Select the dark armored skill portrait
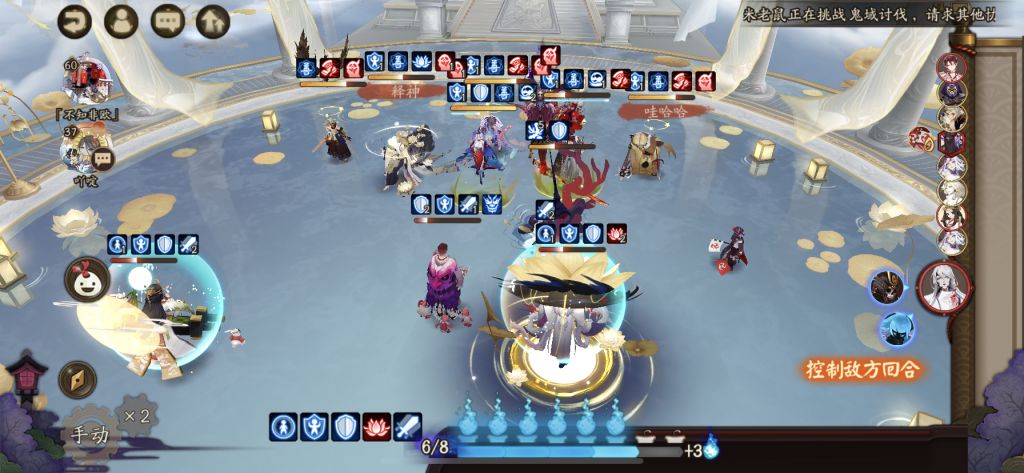1024x473 pixels. 886,287
